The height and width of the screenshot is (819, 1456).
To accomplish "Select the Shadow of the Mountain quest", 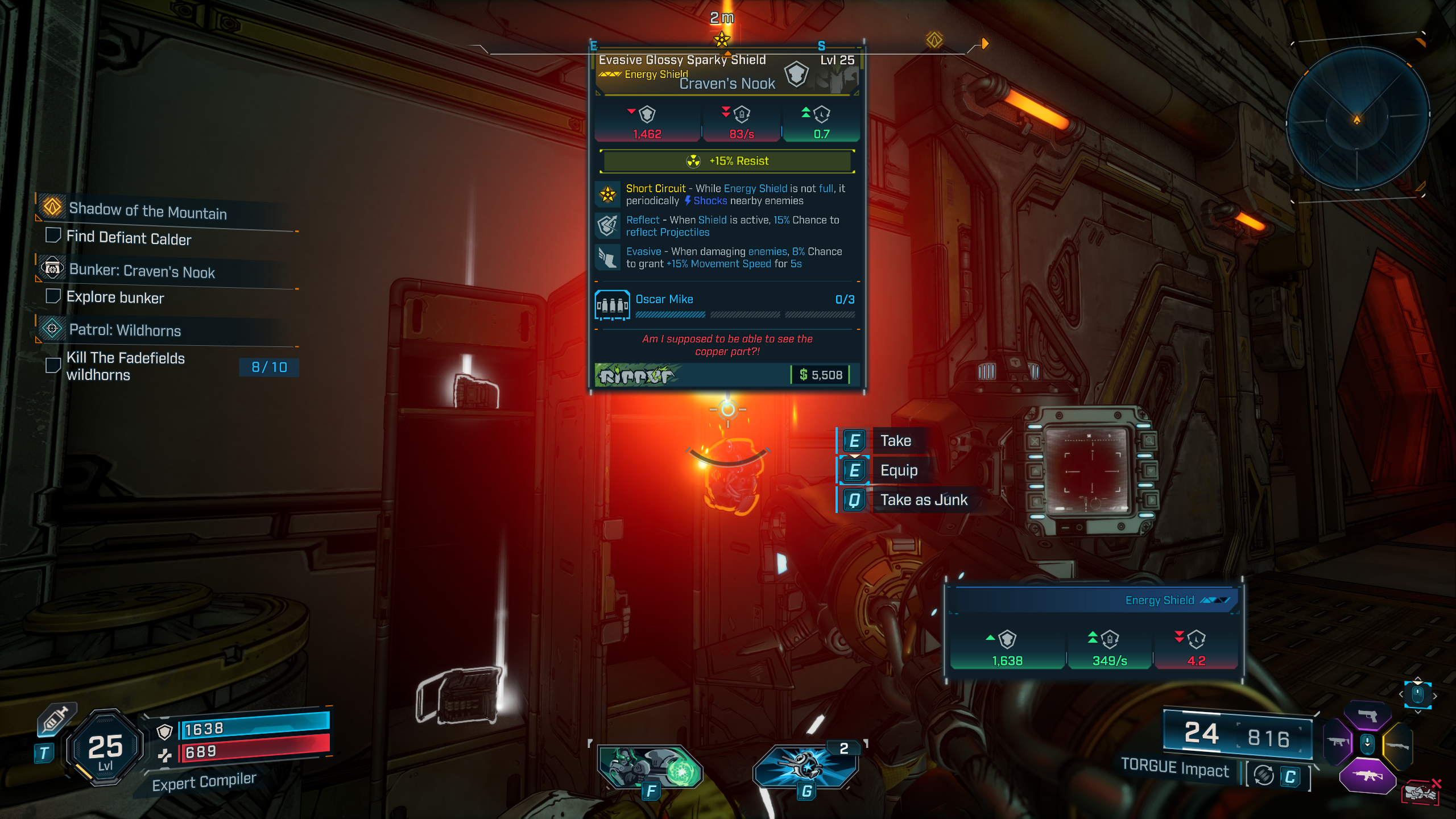I will [147, 211].
